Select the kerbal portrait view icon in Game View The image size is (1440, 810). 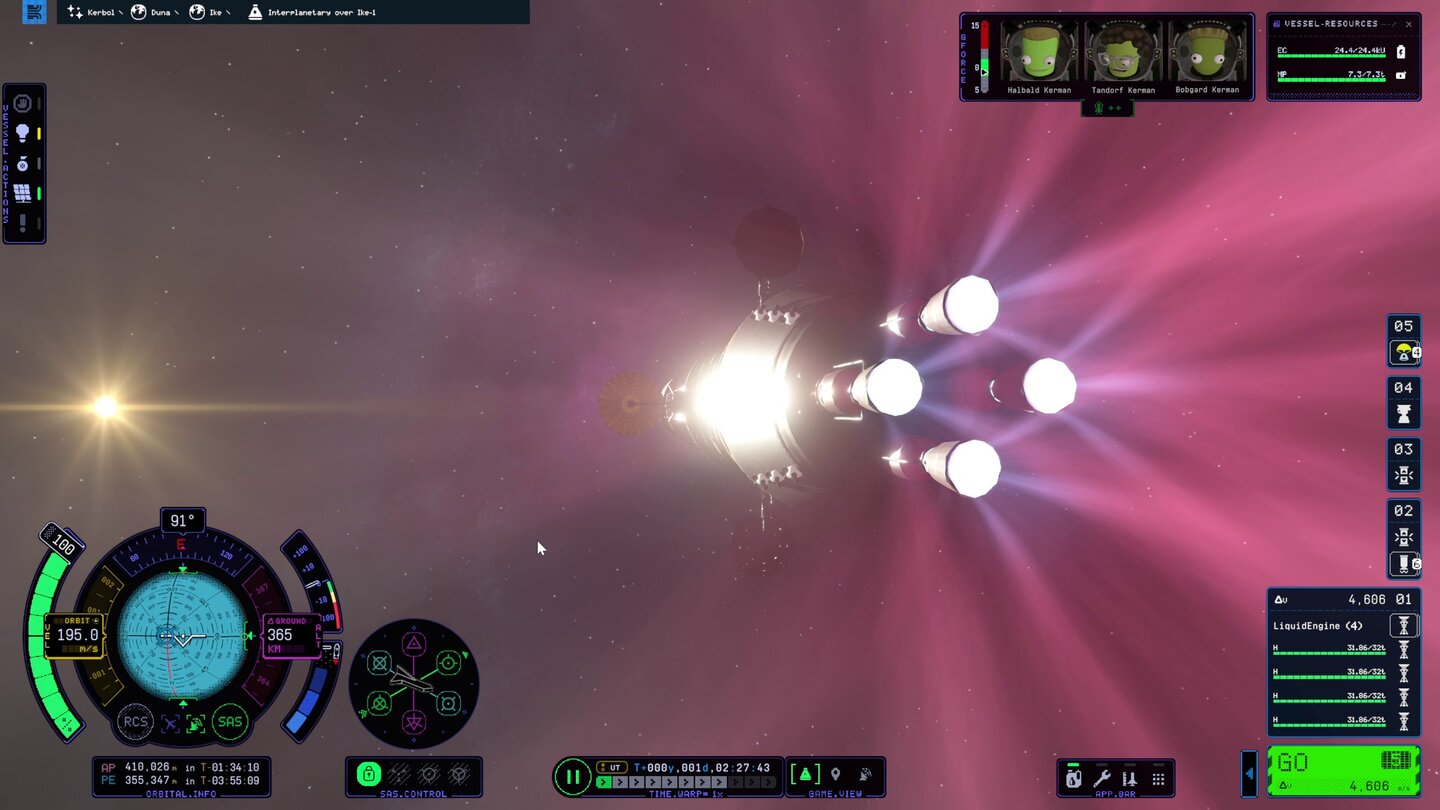[x=864, y=774]
